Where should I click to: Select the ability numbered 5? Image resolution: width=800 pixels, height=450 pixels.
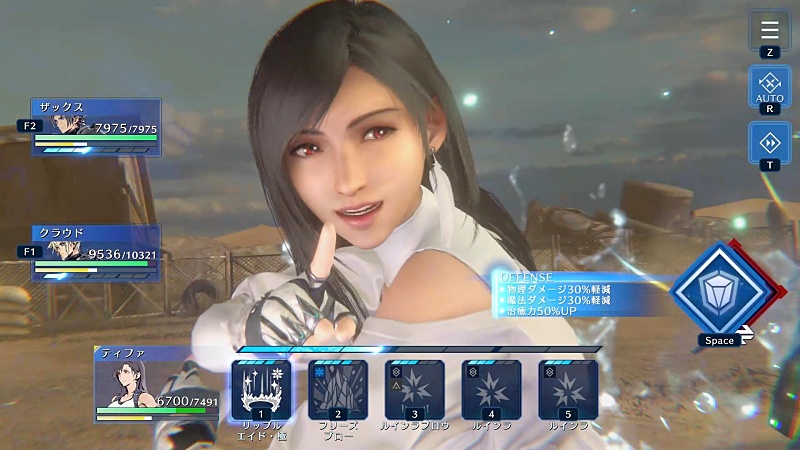click(x=568, y=389)
